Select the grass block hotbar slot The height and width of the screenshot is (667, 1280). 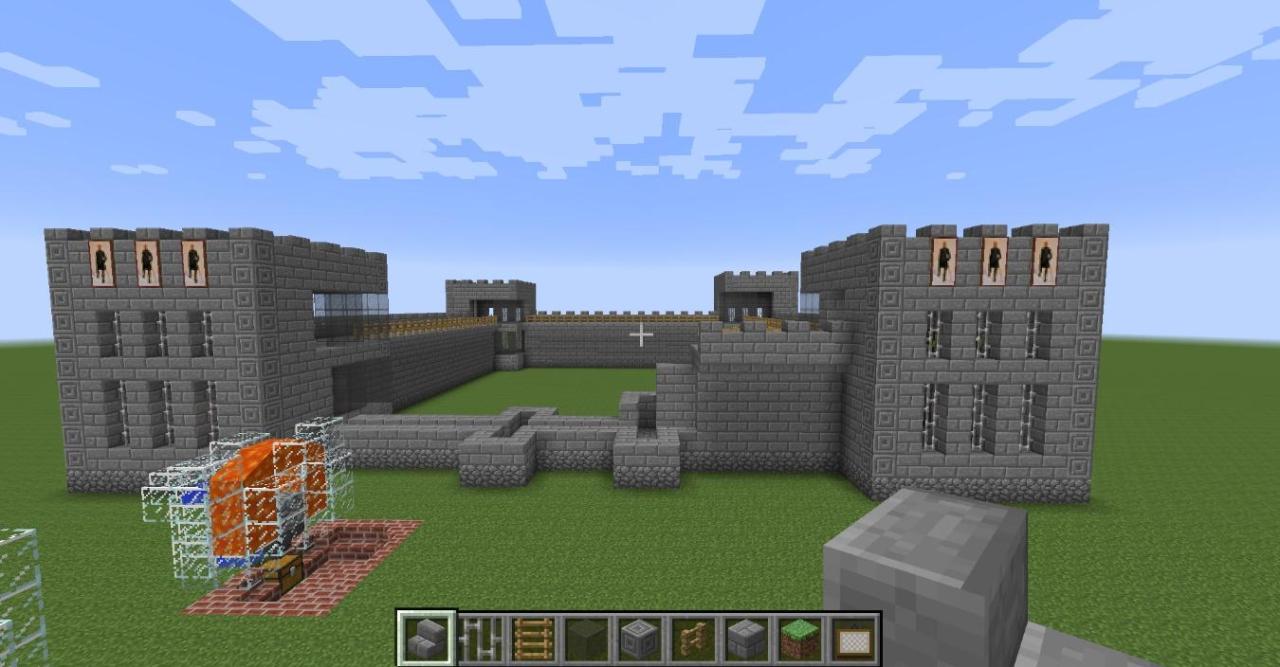tap(799, 638)
